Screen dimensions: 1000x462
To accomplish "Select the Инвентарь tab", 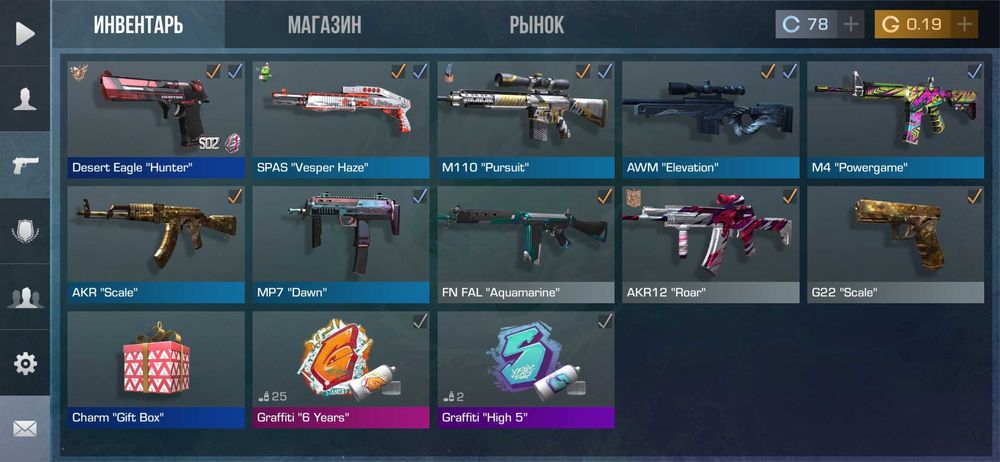I will tap(138, 25).
